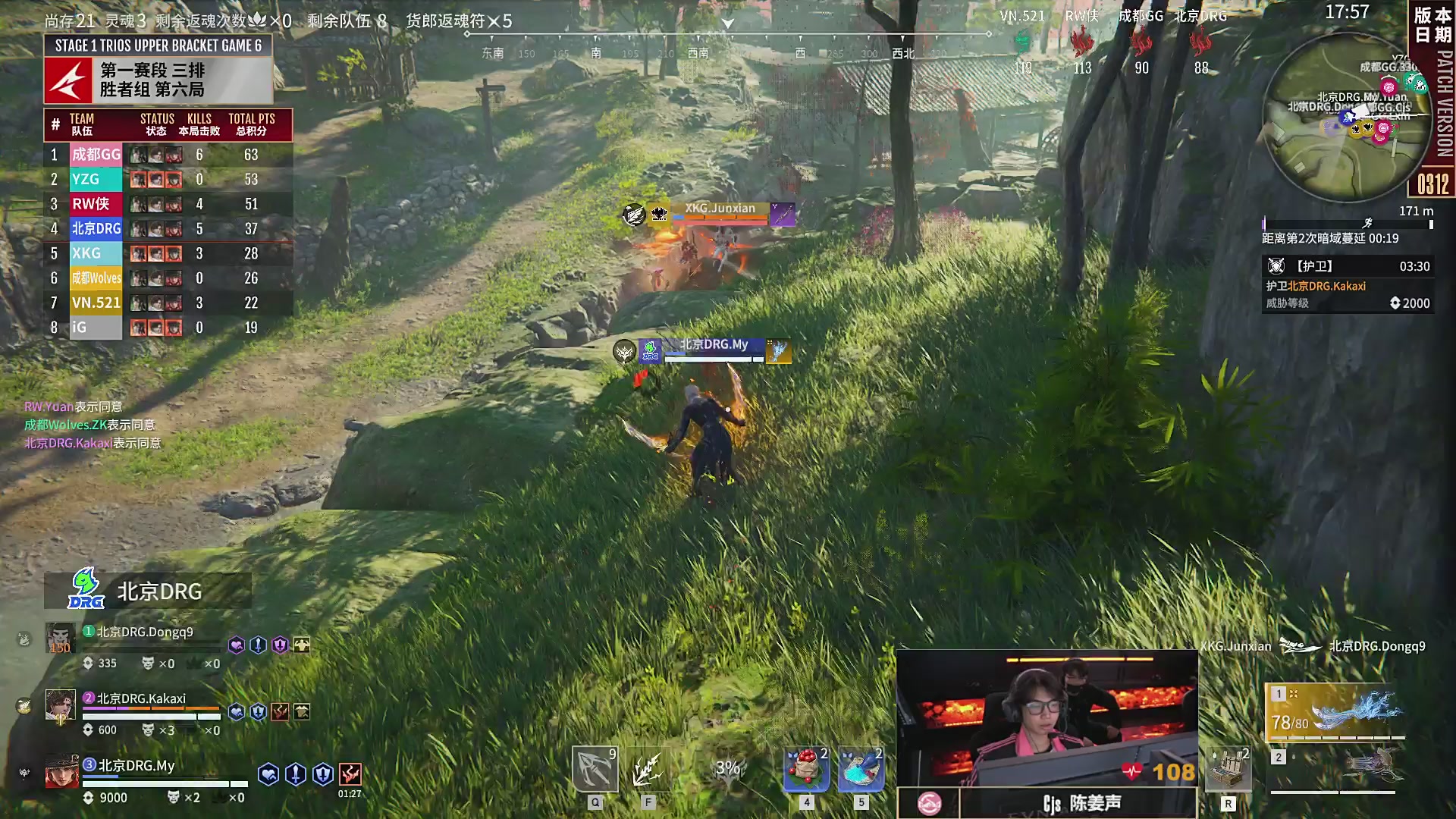Click the 北京DRG.My portrait in the squad list

pyautogui.click(x=61, y=772)
